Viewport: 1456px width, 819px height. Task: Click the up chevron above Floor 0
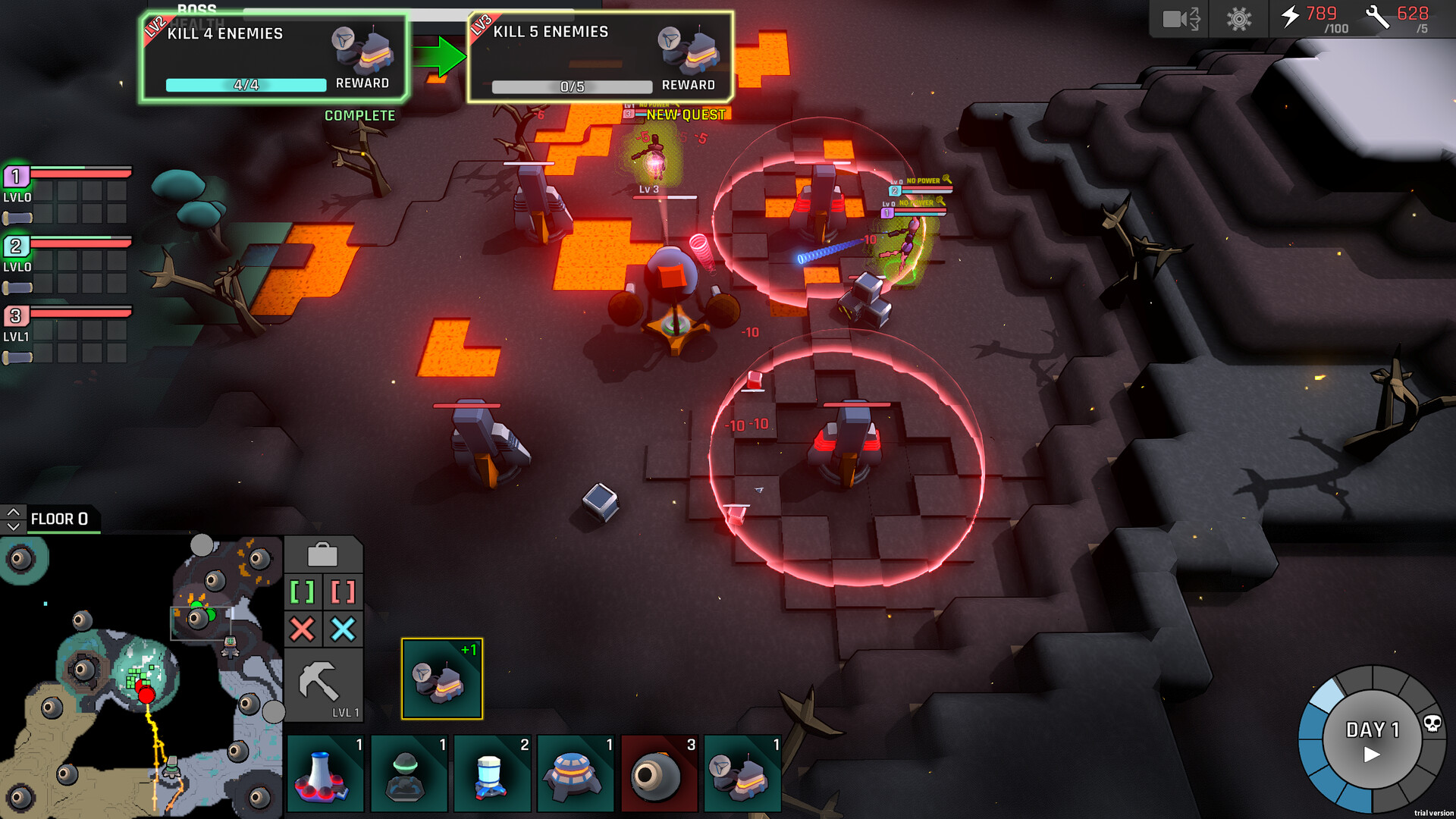(13, 510)
